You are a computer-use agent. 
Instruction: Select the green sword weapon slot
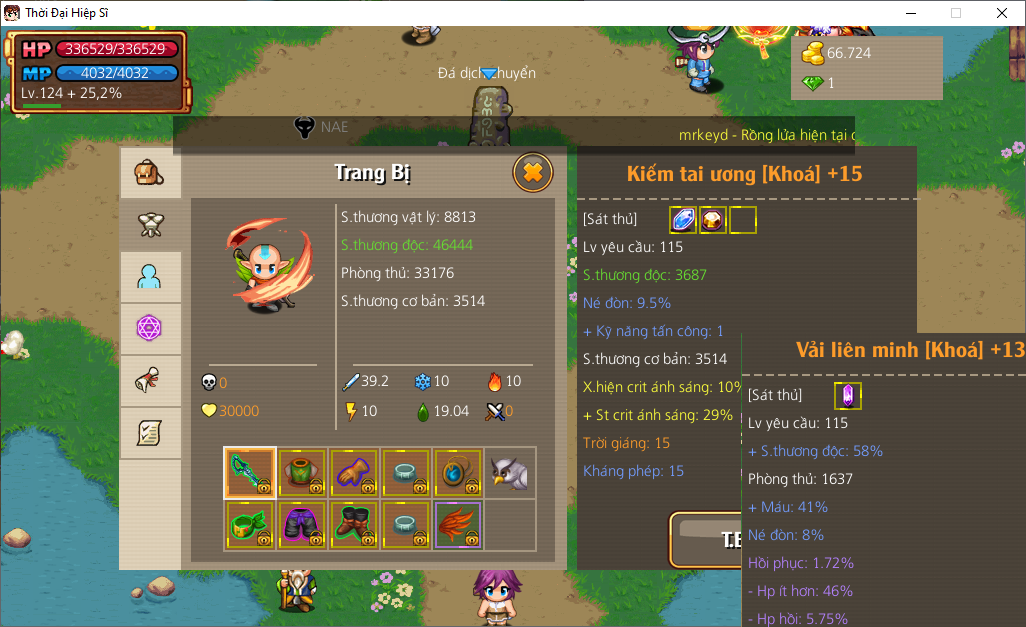[250, 473]
